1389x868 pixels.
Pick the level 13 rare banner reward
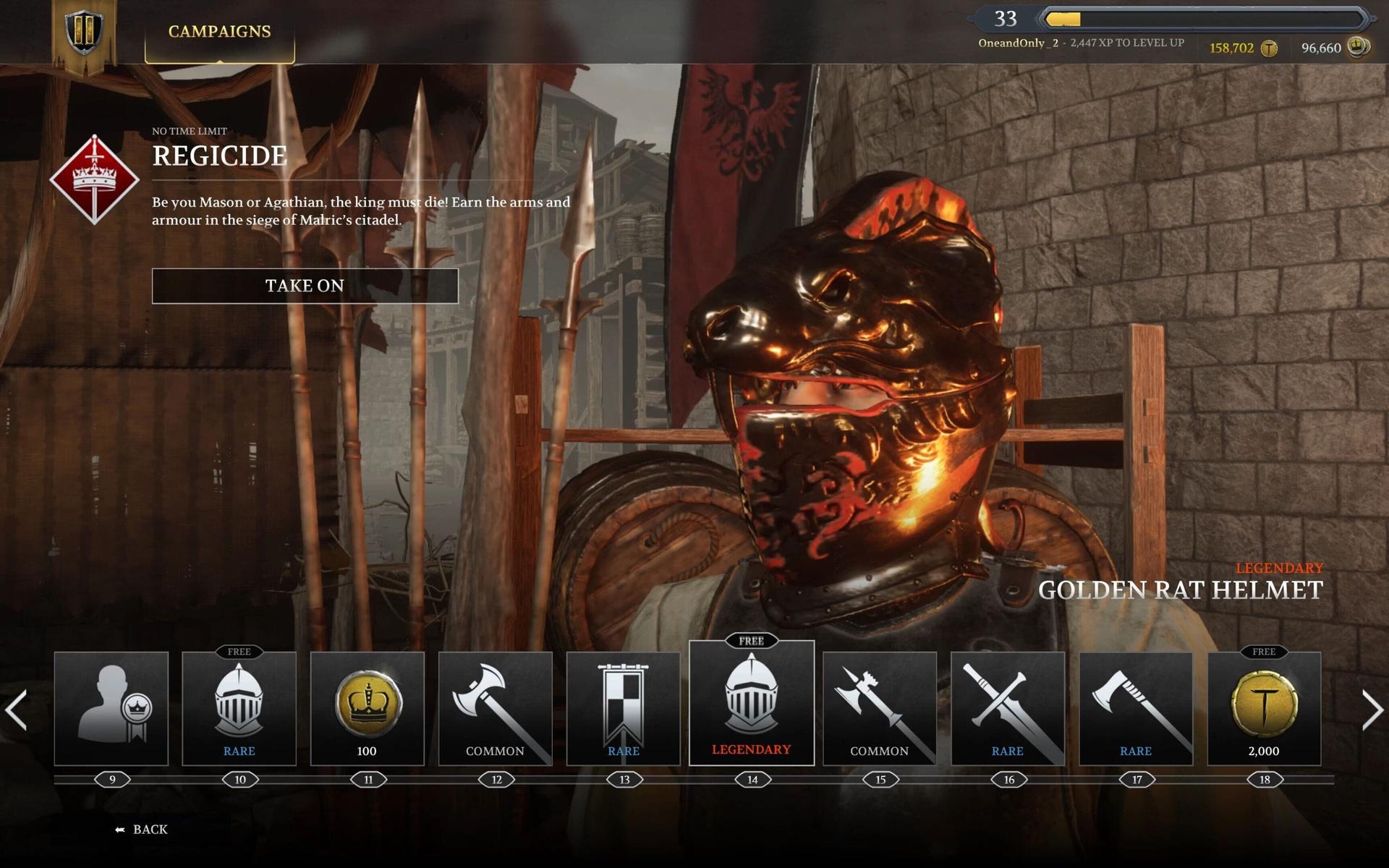pyautogui.click(x=623, y=708)
